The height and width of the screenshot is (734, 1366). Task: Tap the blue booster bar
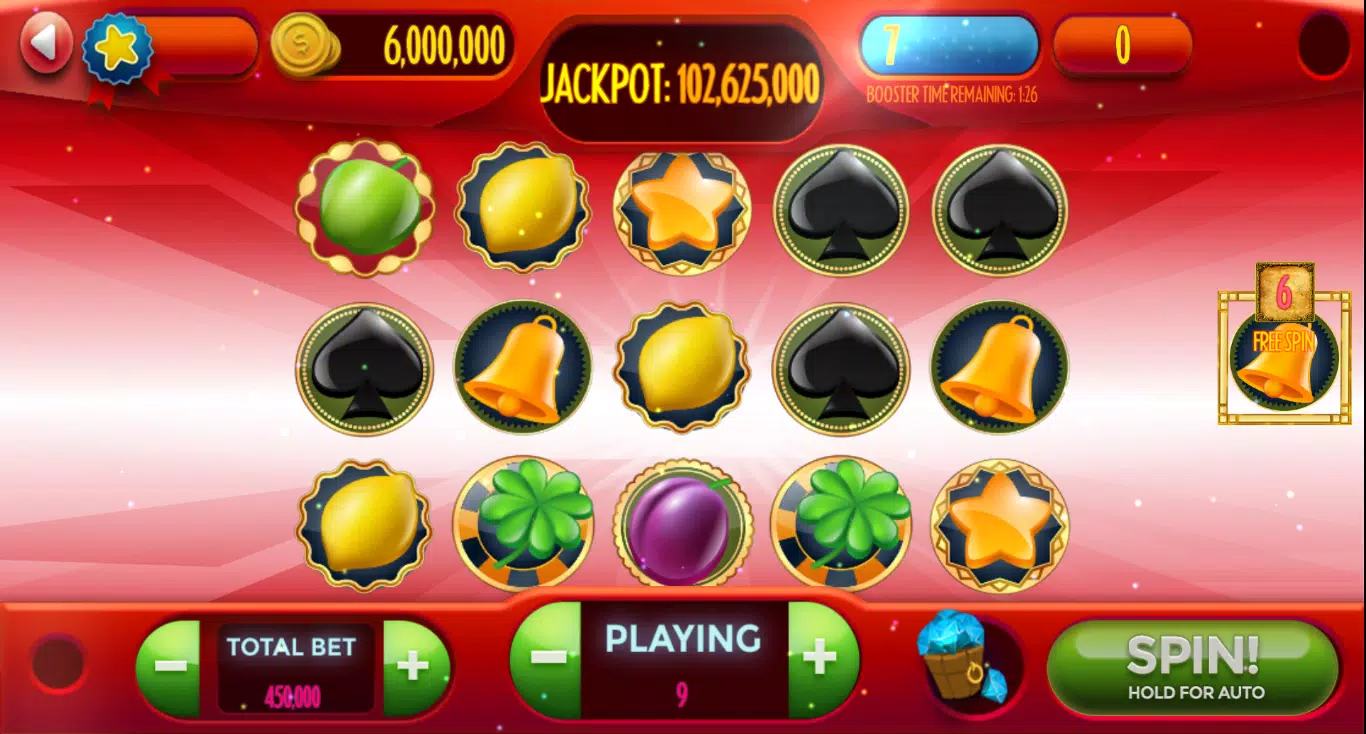click(948, 45)
